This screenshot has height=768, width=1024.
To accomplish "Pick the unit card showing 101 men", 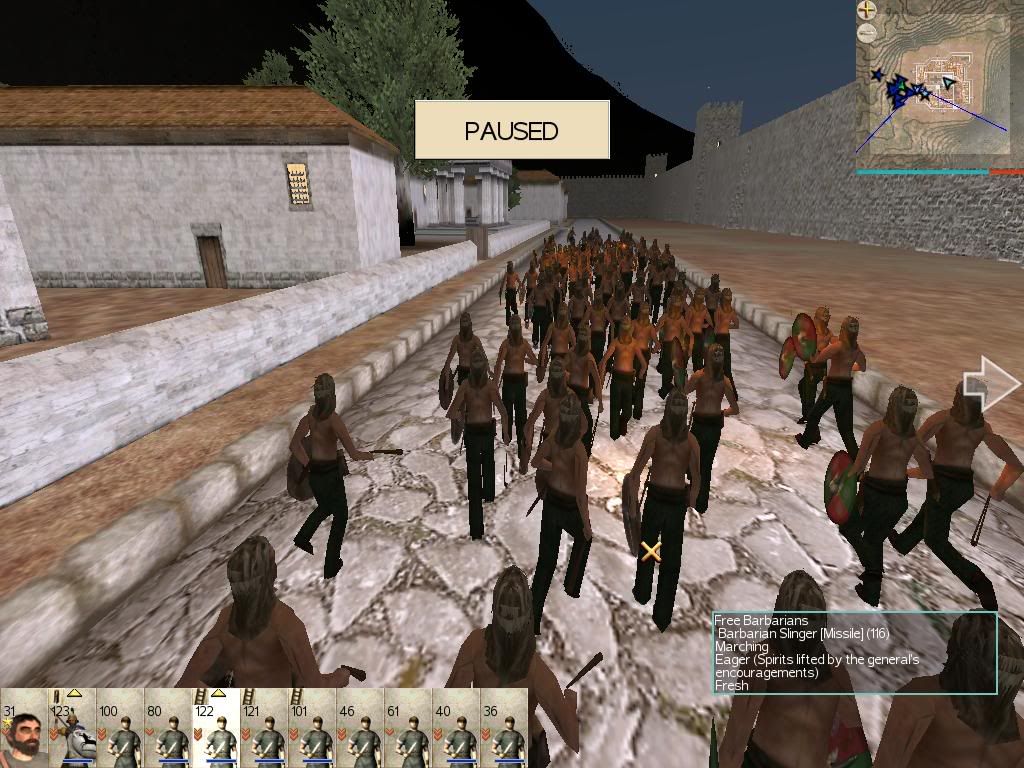I will [312, 728].
